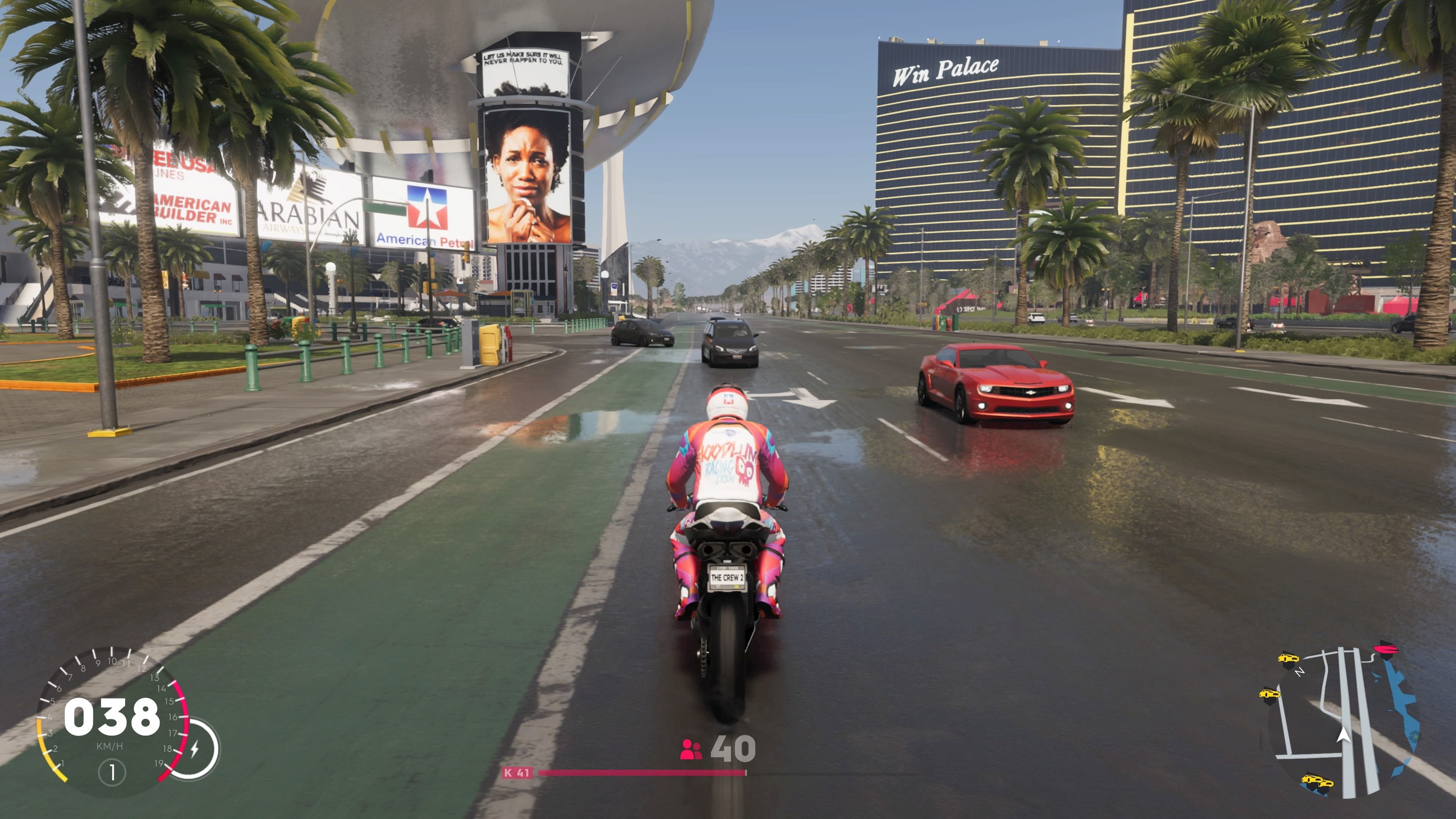The width and height of the screenshot is (1456, 819).
Task: Click the green star icon inside the minimap lake
Action: coord(1415,737)
